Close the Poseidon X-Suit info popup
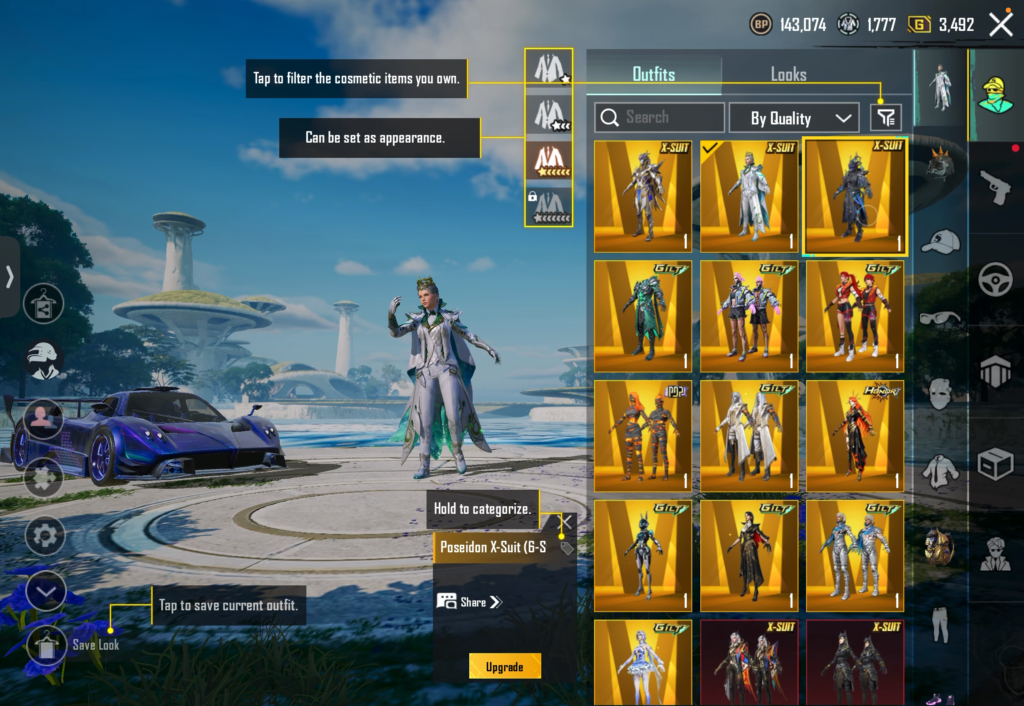The width and height of the screenshot is (1024, 706). point(566,521)
